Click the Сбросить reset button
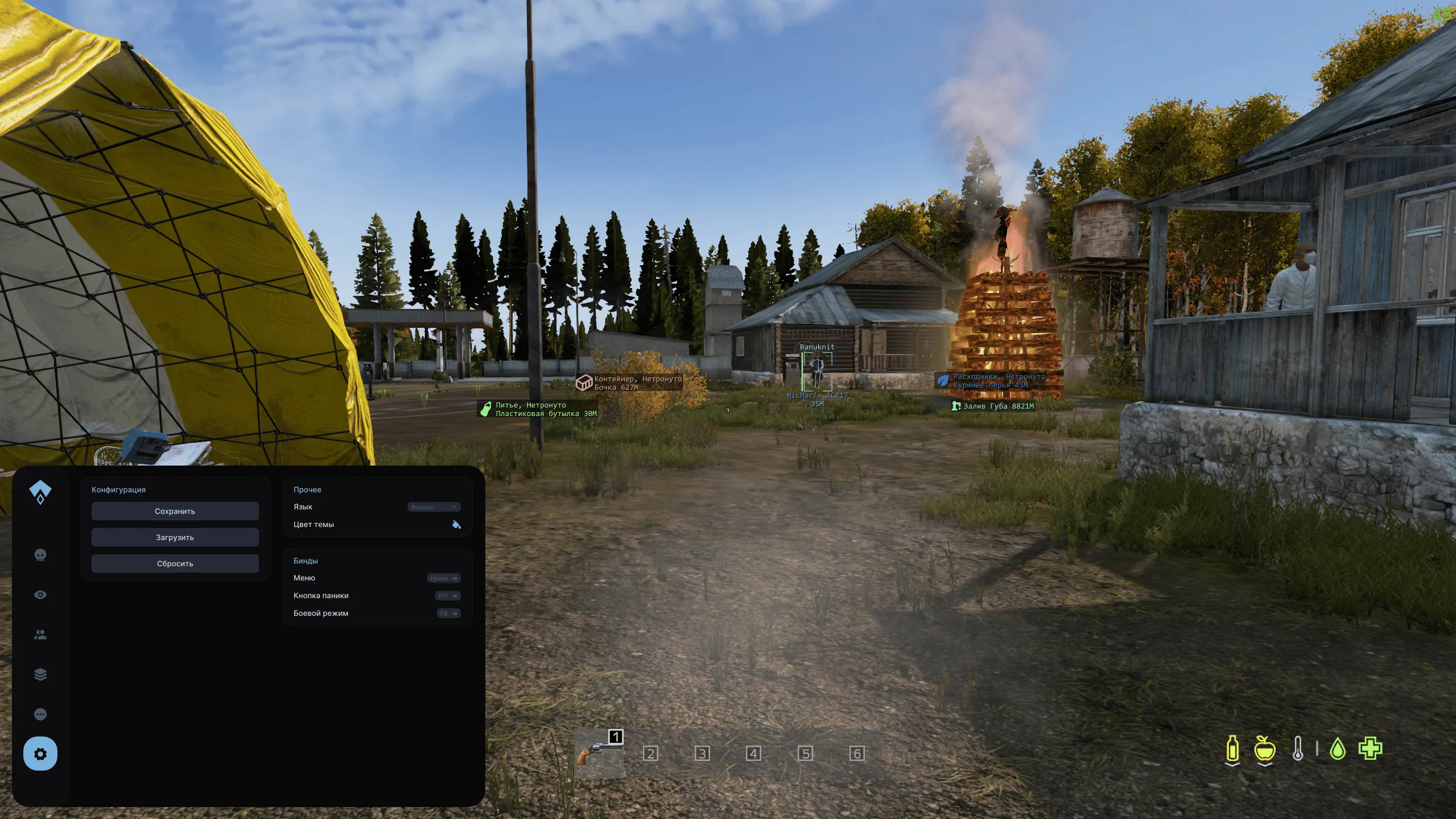Viewport: 1456px width, 819px height. [x=175, y=563]
